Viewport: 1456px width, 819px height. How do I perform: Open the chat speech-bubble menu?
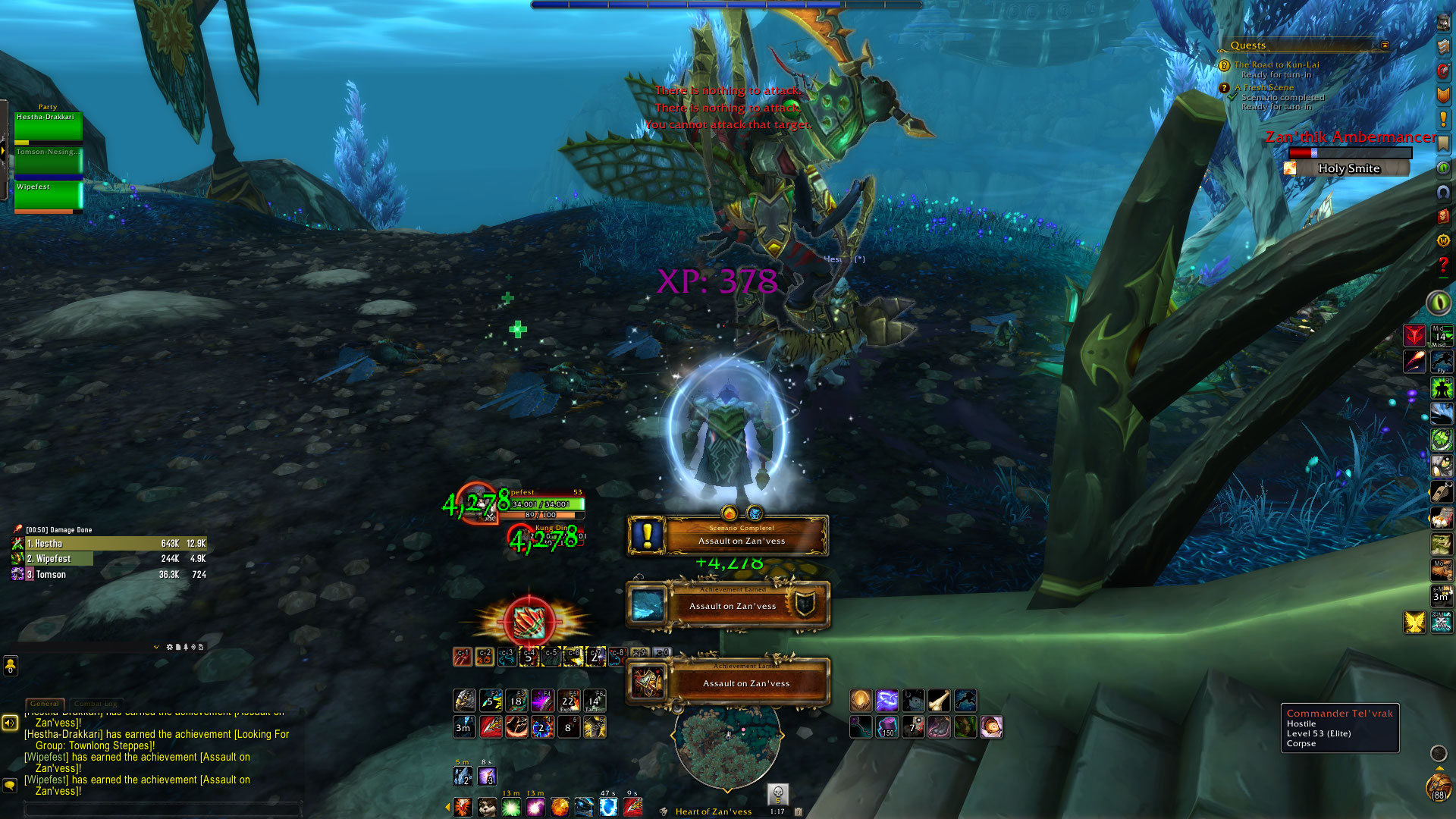pyautogui.click(x=10, y=785)
